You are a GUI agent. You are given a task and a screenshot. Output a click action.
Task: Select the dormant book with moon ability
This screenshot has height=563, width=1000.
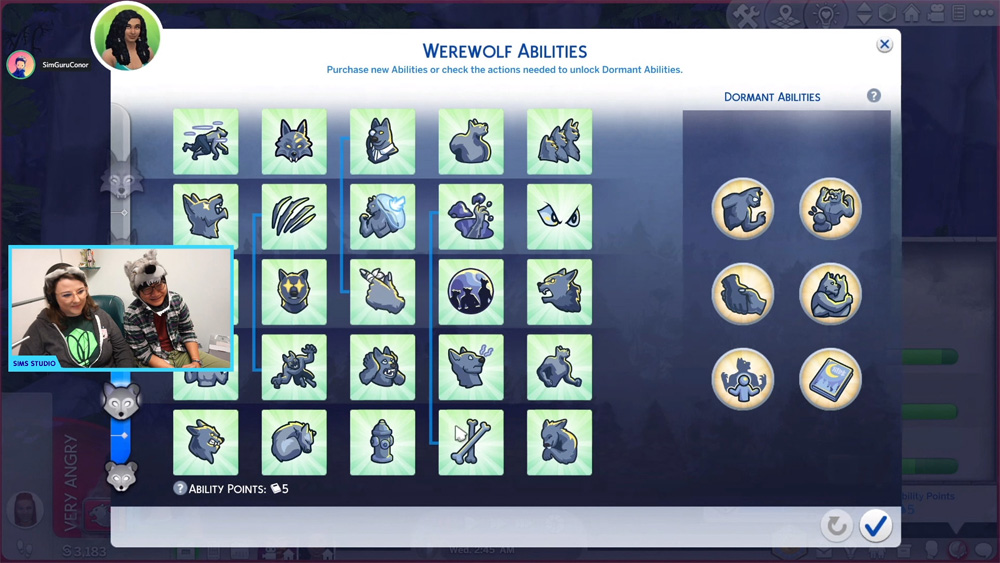[830, 379]
